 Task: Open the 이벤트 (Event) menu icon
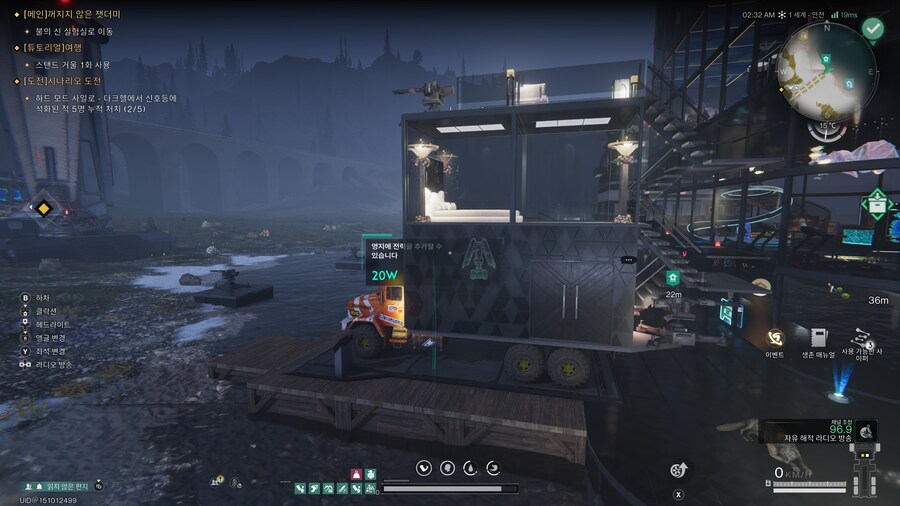pyautogui.click(x=774, y=338)
